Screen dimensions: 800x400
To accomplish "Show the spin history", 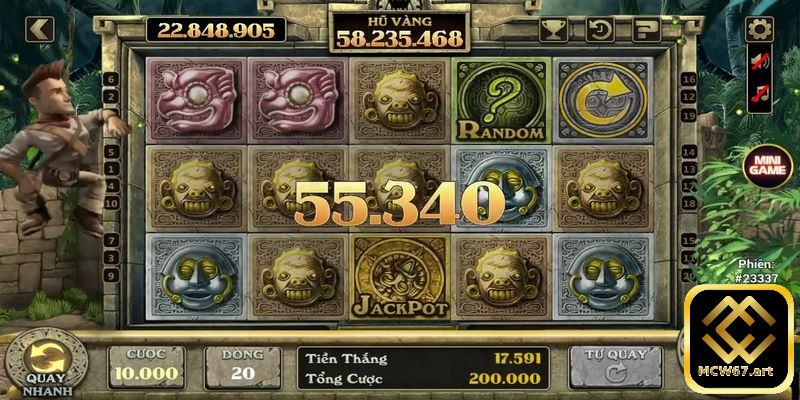I will pyautogui.click(x=600, y=29).
